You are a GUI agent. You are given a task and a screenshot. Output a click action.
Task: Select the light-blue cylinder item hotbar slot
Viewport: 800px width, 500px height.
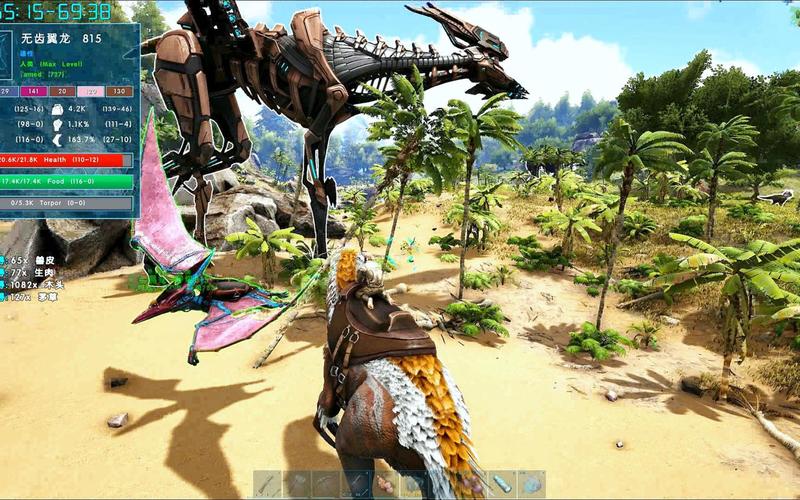click(502, 485)
